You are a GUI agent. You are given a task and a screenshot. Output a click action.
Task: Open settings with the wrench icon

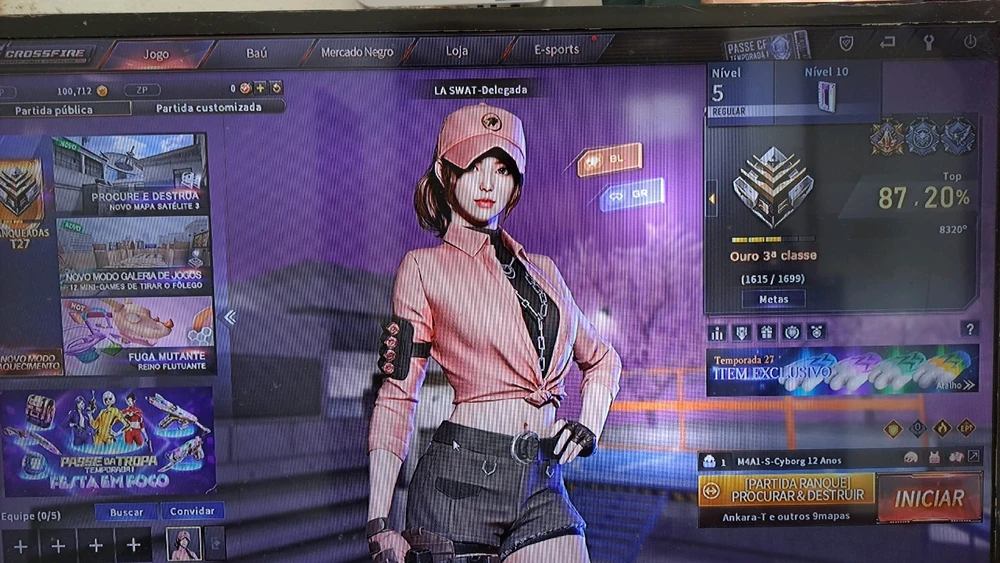[x=928, y=43]
